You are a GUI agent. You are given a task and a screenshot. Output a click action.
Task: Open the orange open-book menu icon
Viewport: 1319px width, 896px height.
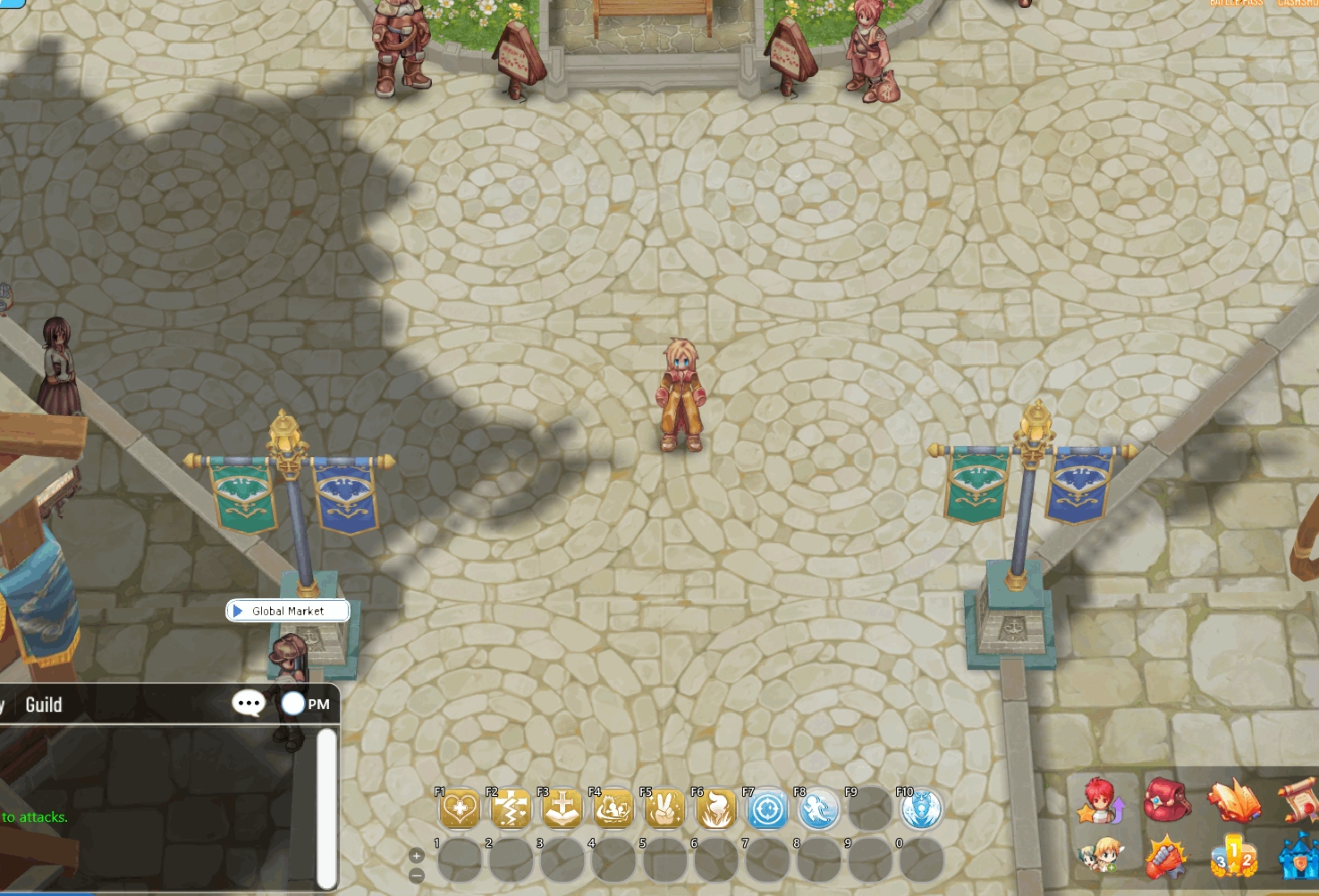tap(1233, 800)
